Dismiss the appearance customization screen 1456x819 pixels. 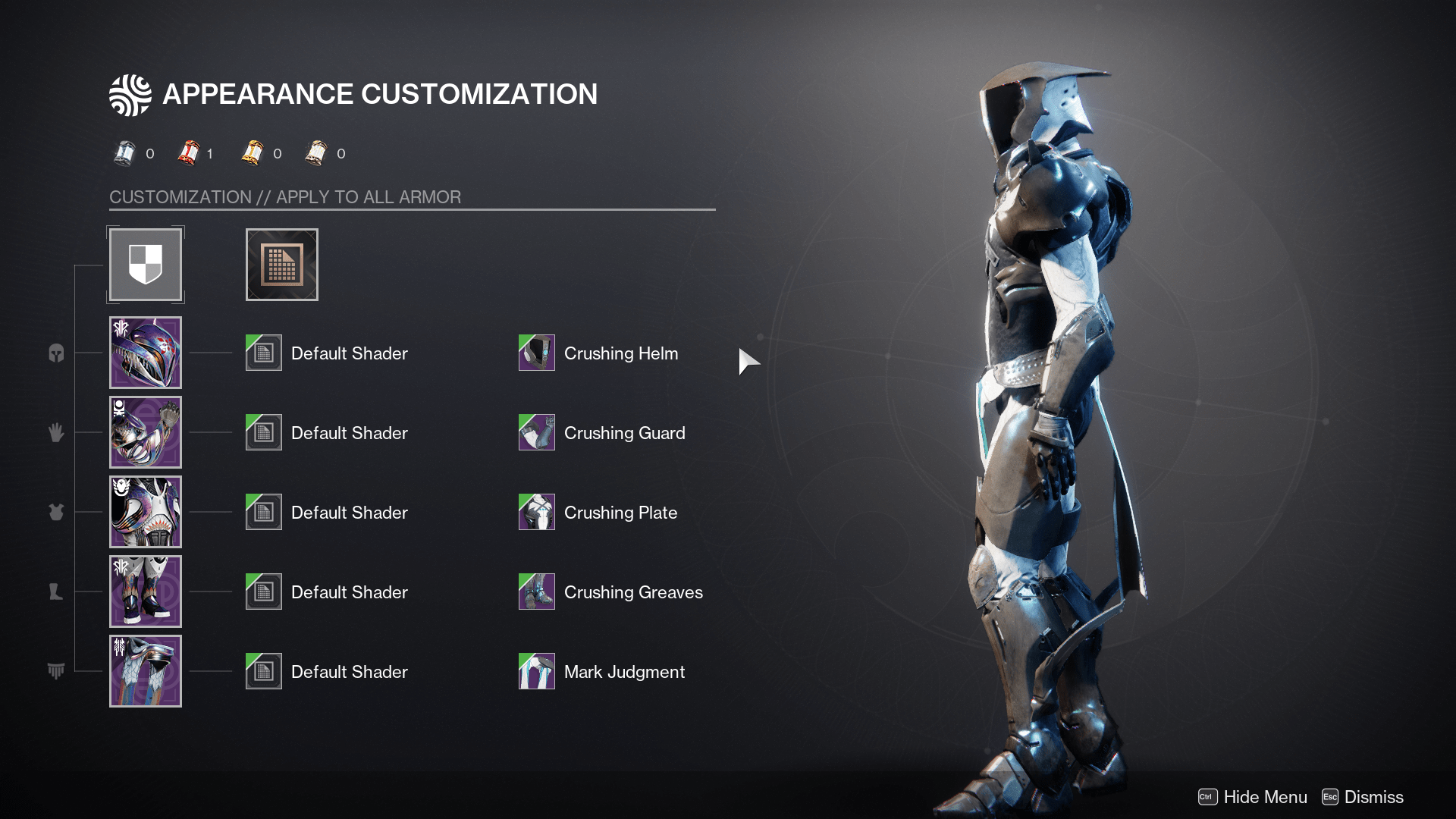point(1363,797)
